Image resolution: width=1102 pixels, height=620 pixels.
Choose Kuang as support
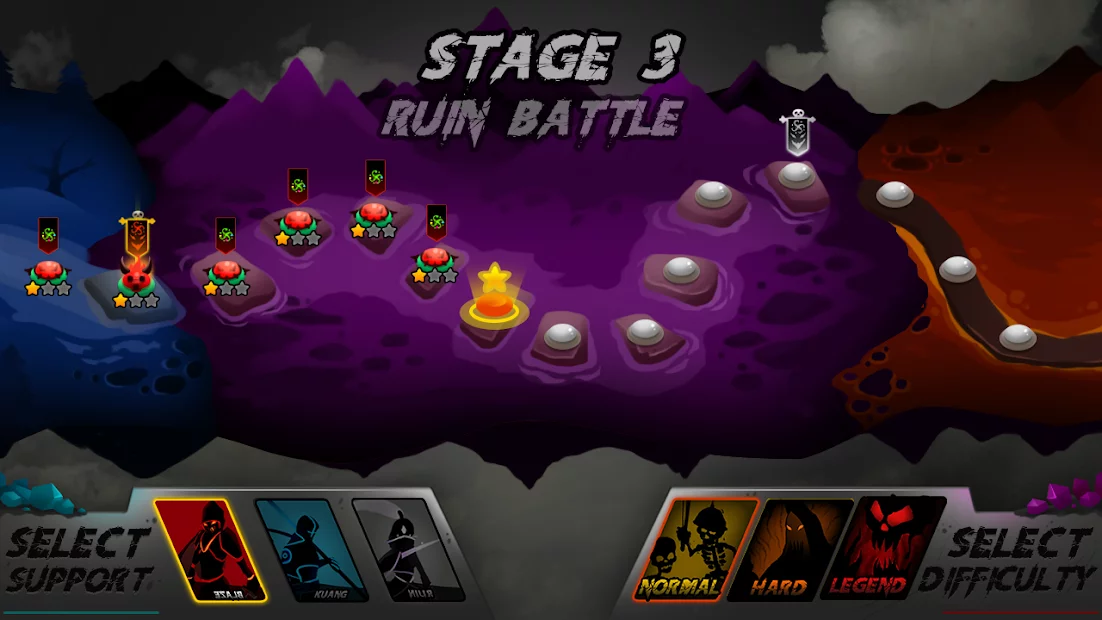click(x=310, y=550)
